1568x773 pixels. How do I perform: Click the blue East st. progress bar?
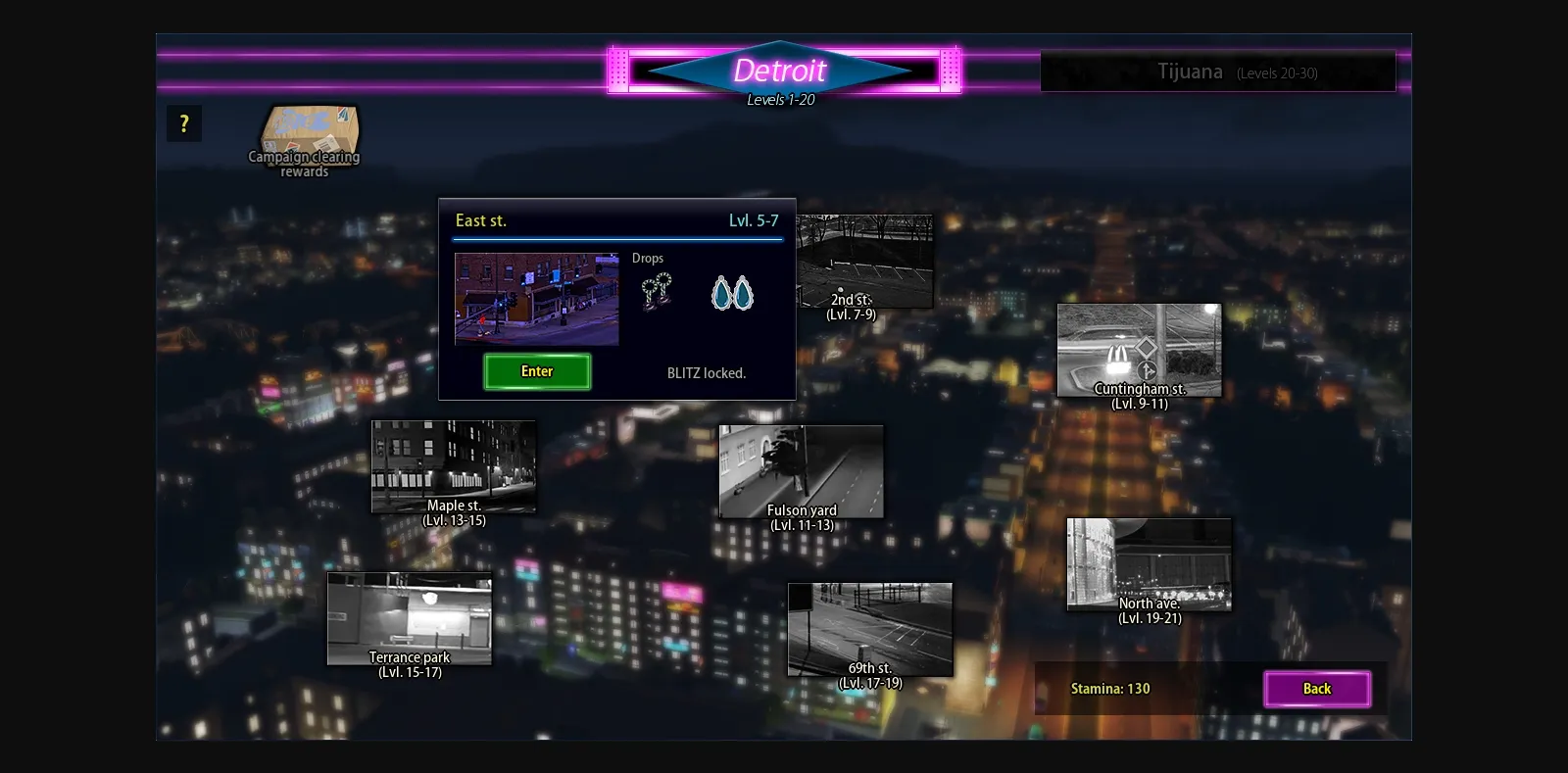[x=616, y=238]
